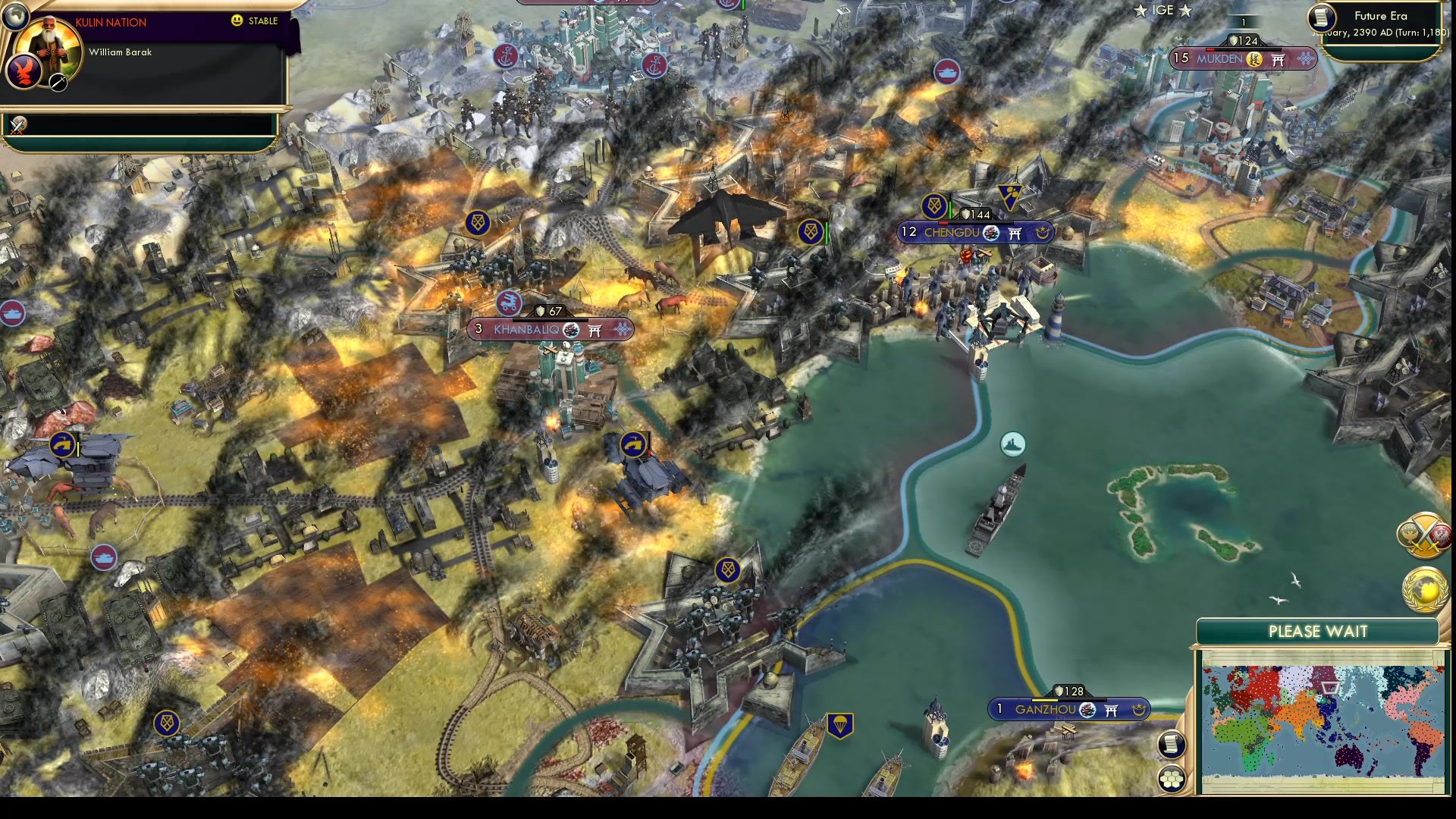
Task: Click the Future Era scroll icon
Action: (1321, 19)
